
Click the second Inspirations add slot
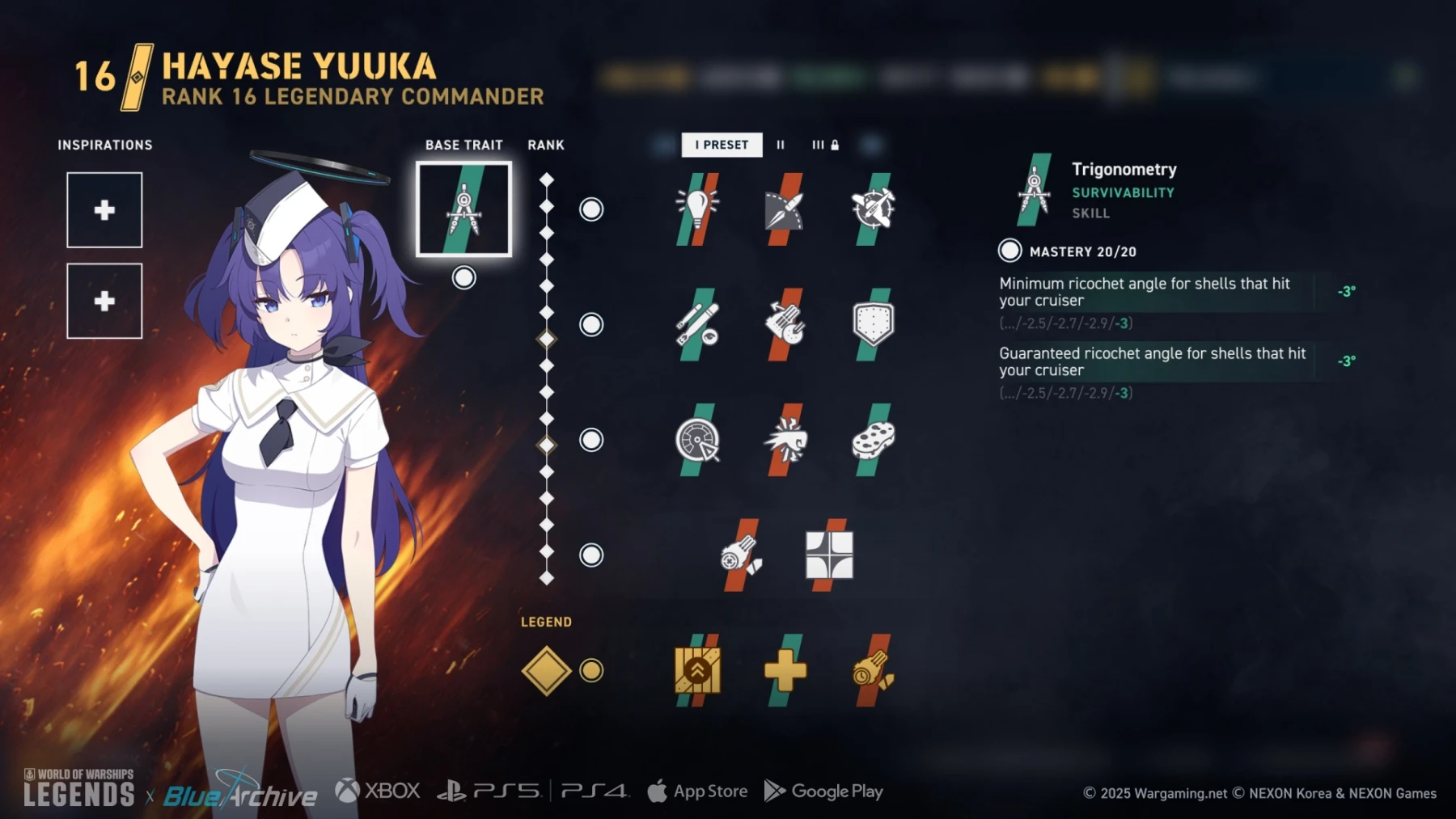click(104, 302)
